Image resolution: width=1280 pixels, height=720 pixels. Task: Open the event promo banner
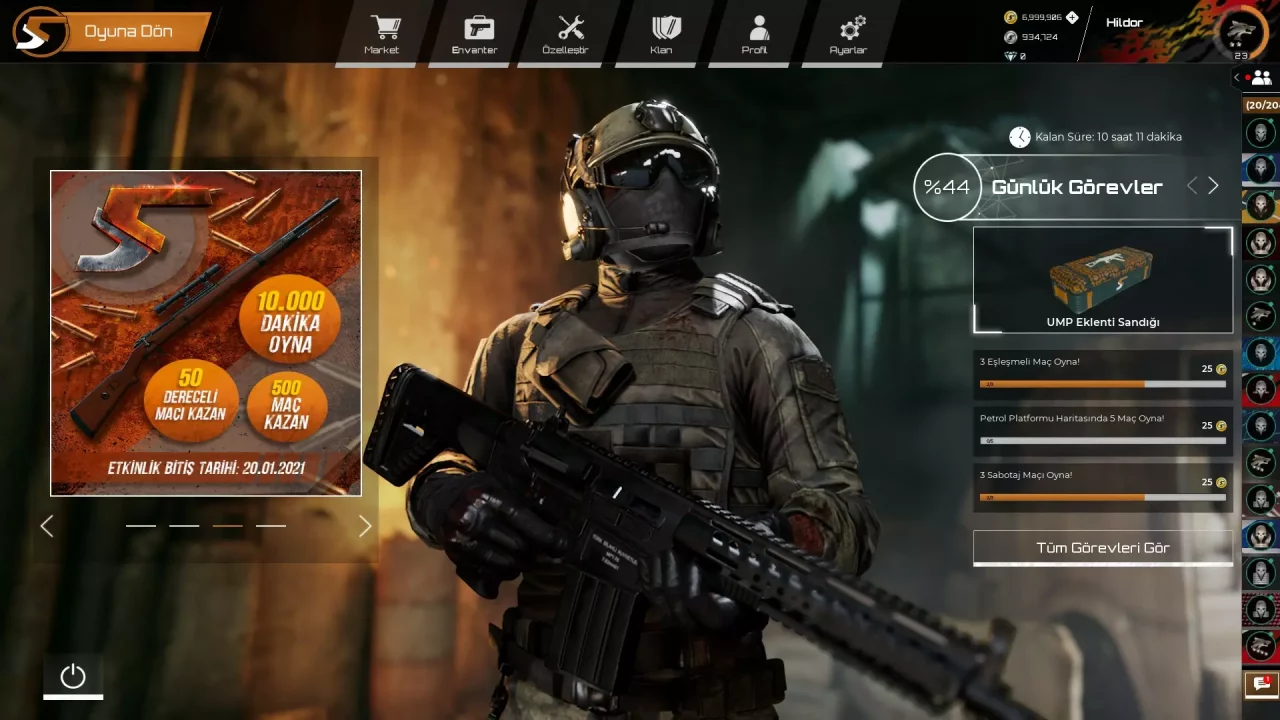coord(206,333)
